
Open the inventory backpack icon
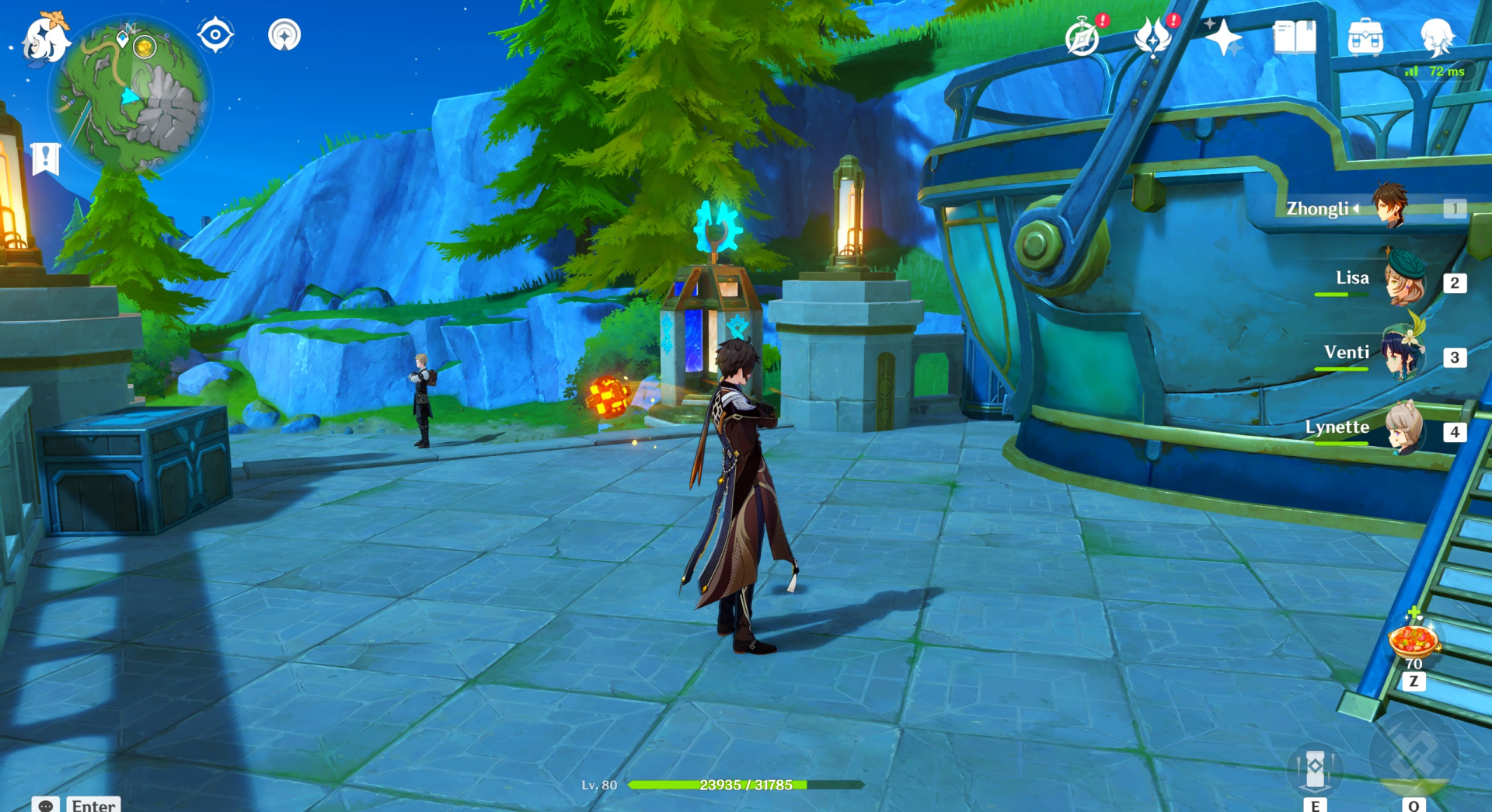[x=1365, y=37]
